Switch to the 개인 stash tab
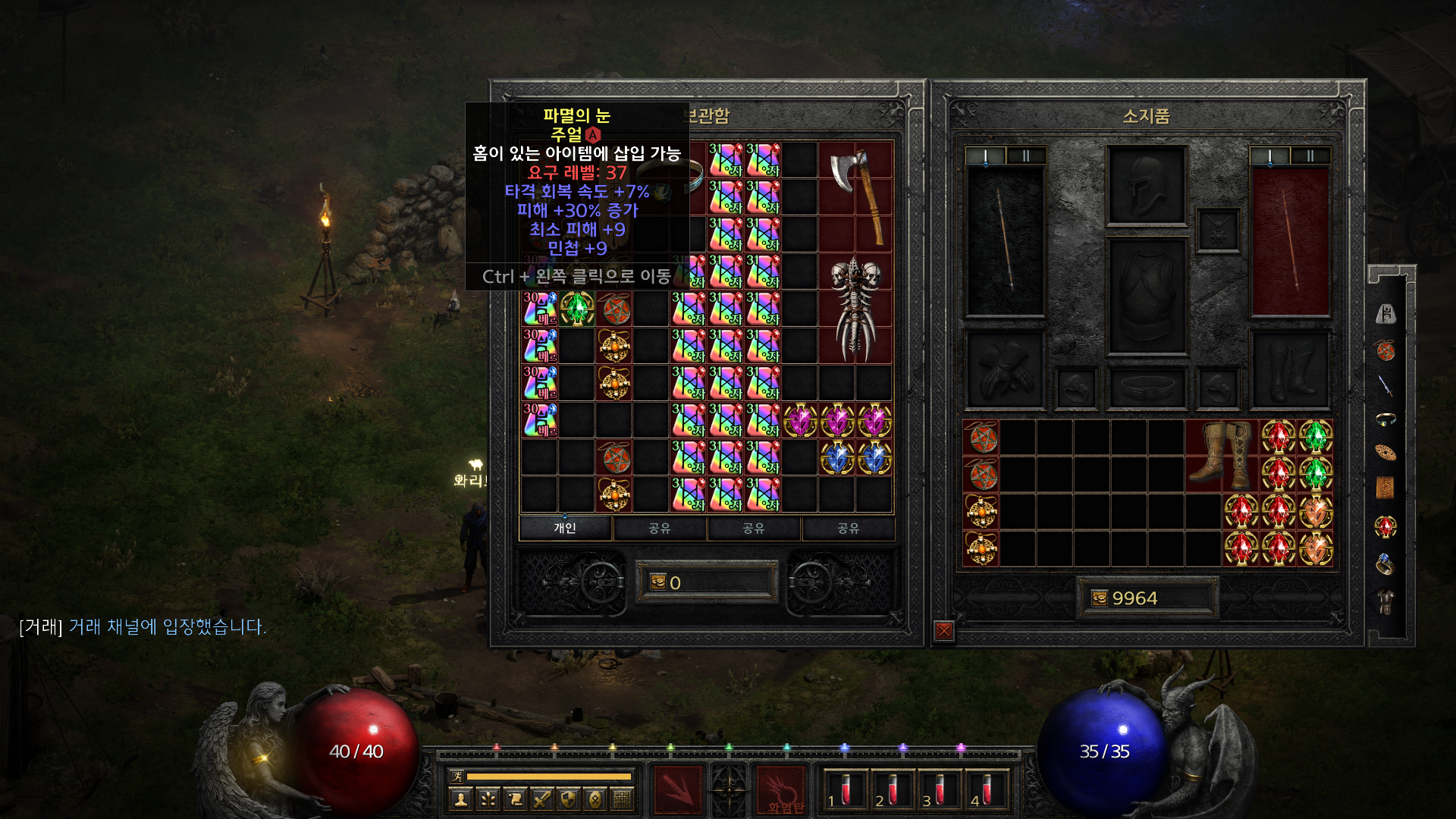This screenshot has height=819, width=1456. click(x=565, y=528)
